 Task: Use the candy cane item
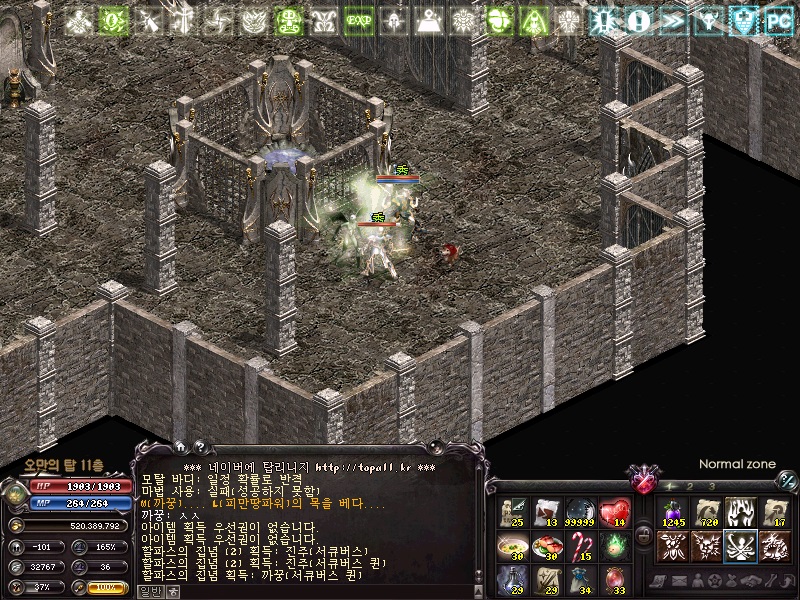(580, 547)
